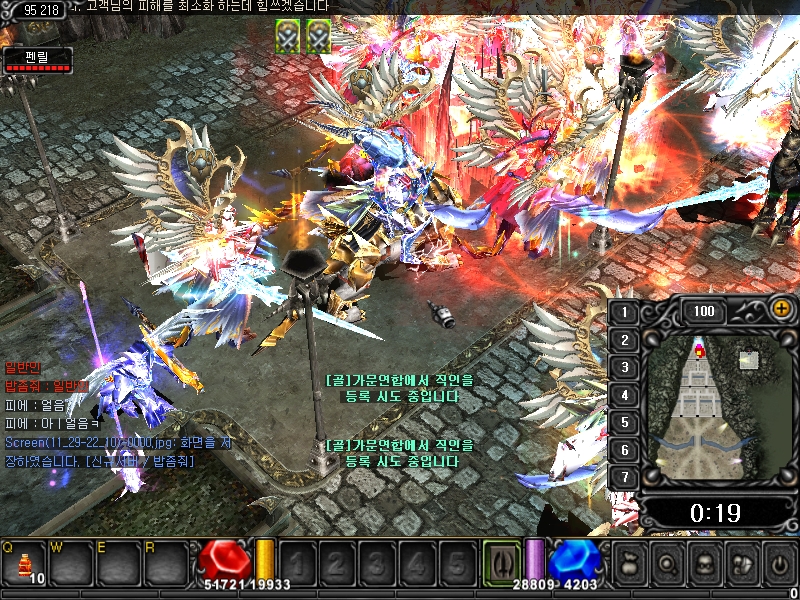Image resolution: width=800 pixels, height=600 pixels.
Task: Click the gold plus button above the minimap
Action: pyautogui.click(x=780, y=309)
